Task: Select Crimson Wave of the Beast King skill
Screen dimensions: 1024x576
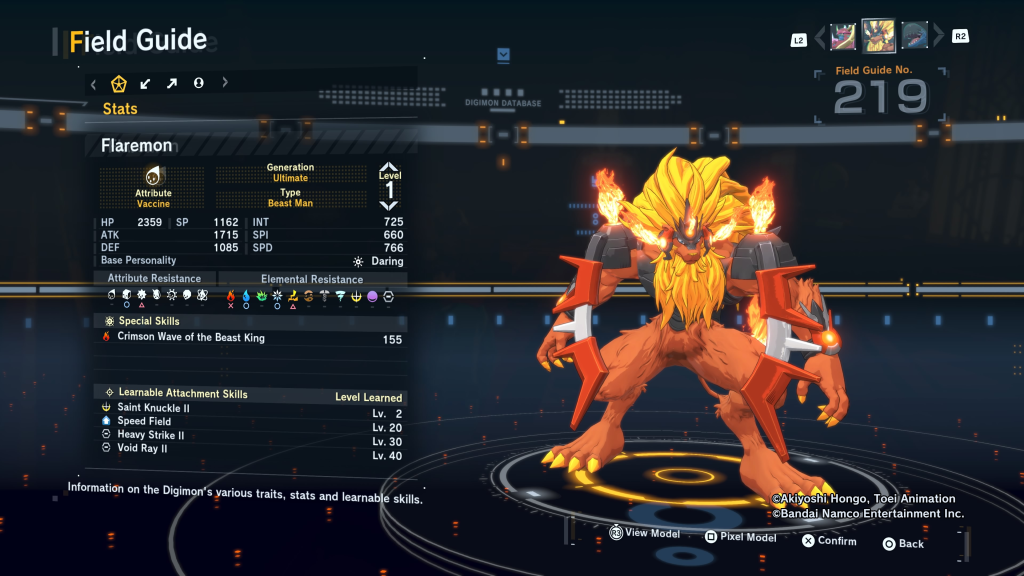Action: pos(250,338)
